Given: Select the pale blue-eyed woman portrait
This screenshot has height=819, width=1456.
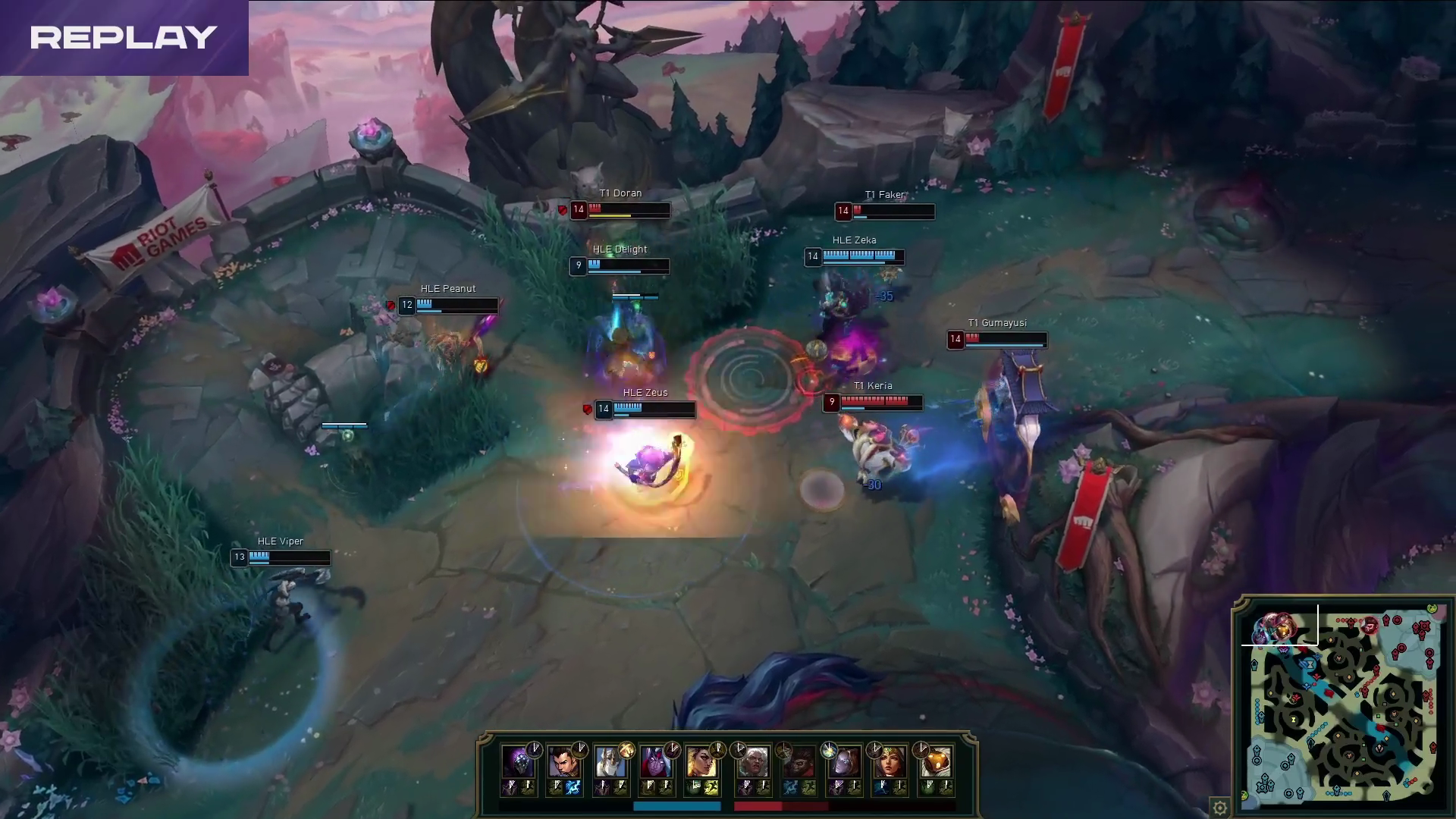Looking at the screenshot, I should (x=844, y=762).
